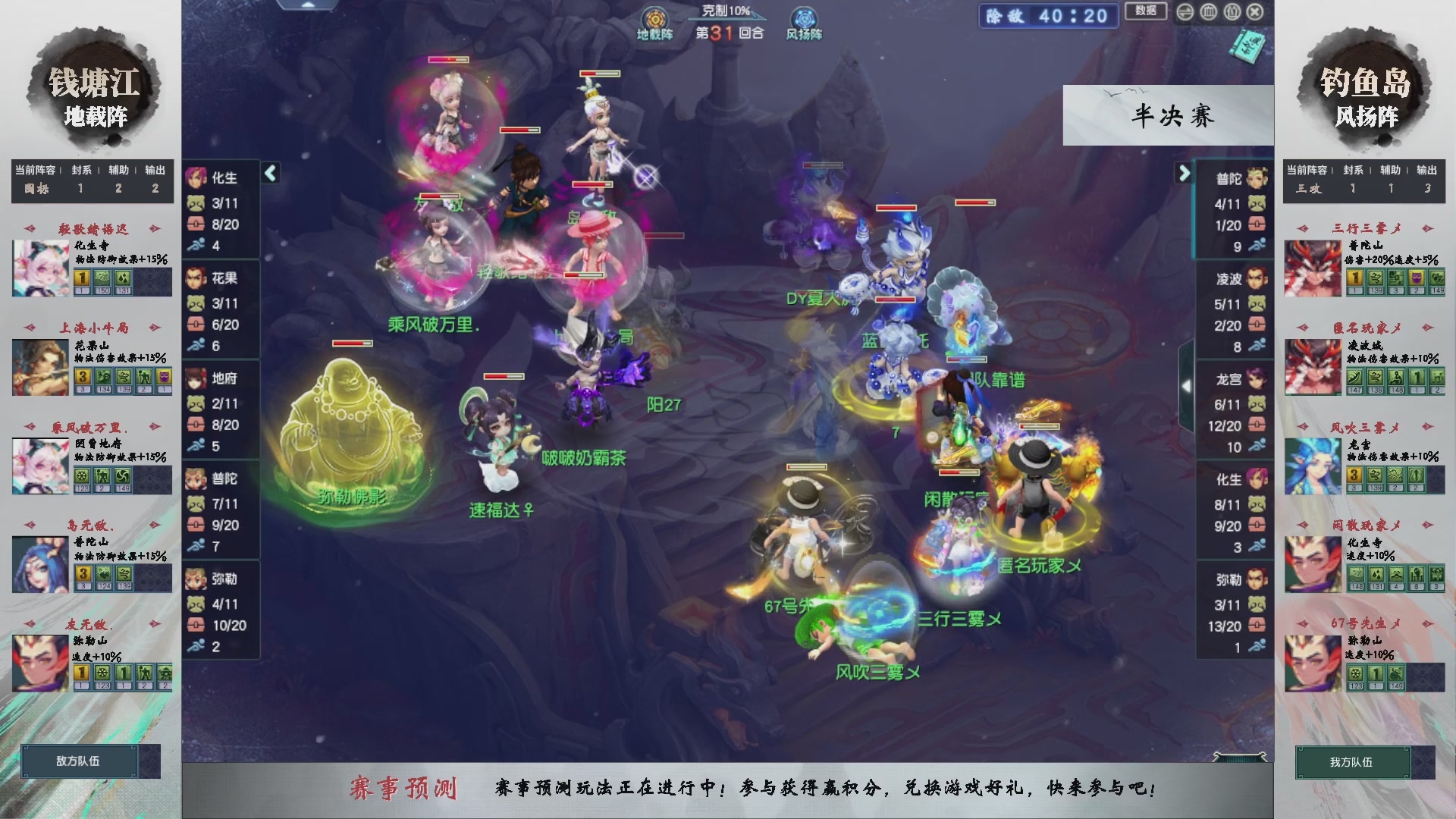Click the 钓鱼岛 team emblem
1456x819 pixels.
tap(1363, 83)
